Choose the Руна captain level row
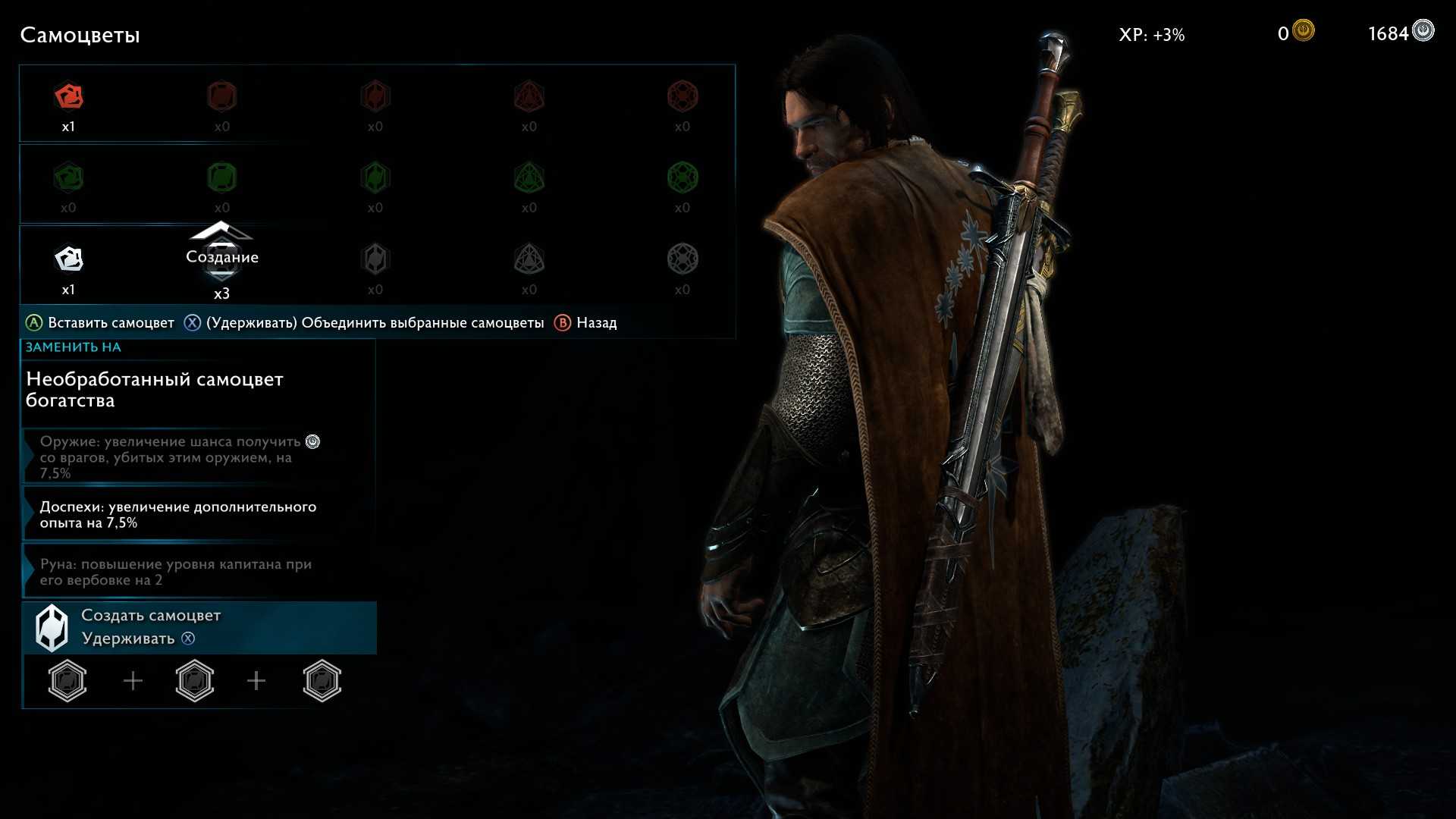Image resolution: width=1456 pixels, height=819 pixels. point(199,572)
